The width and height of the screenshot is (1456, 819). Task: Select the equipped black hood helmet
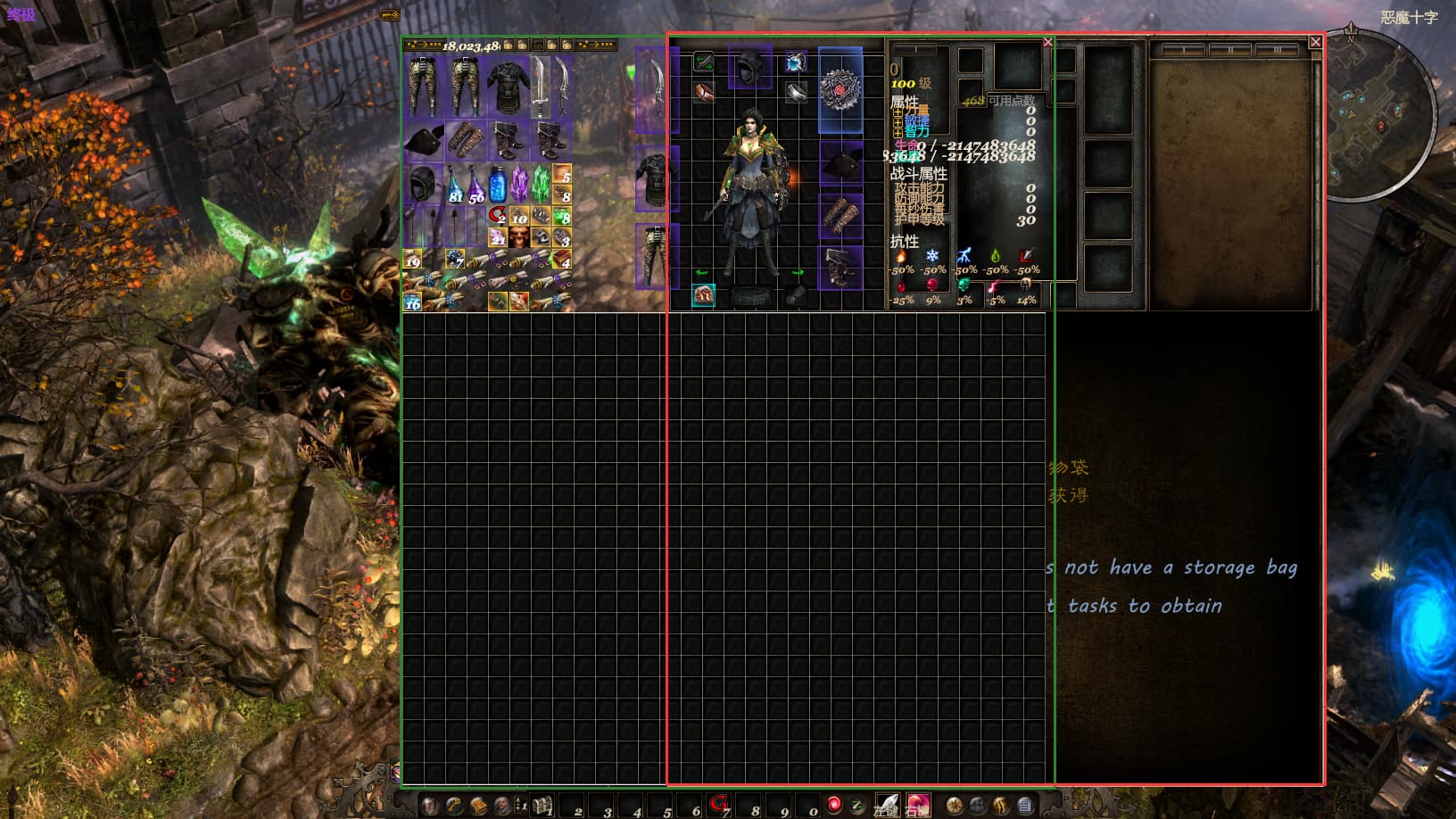point(749,67)
